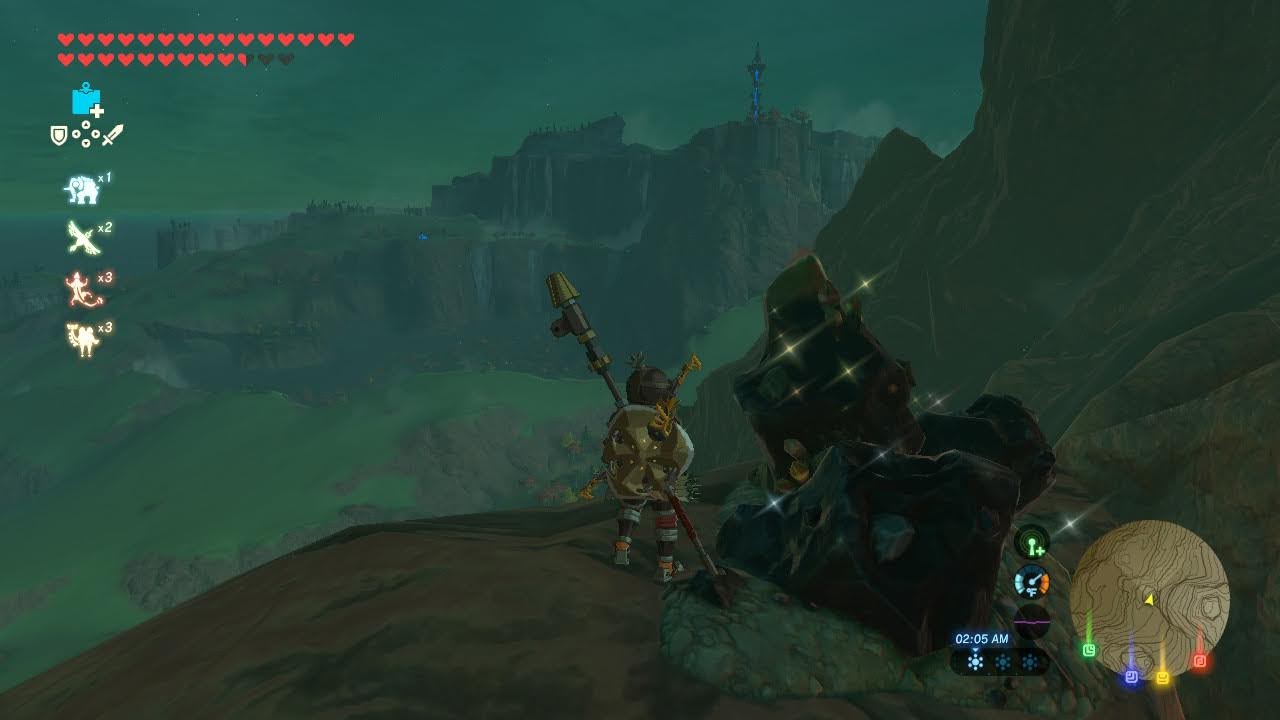Select the green map pin marker

click(1089, 650)
